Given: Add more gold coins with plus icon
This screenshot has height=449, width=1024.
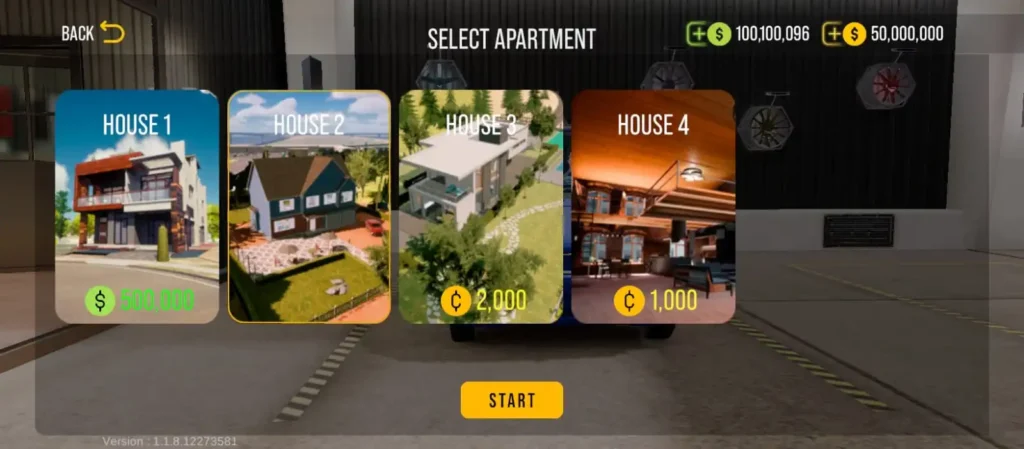Looking at the screenshot, I should pos(833,34).
